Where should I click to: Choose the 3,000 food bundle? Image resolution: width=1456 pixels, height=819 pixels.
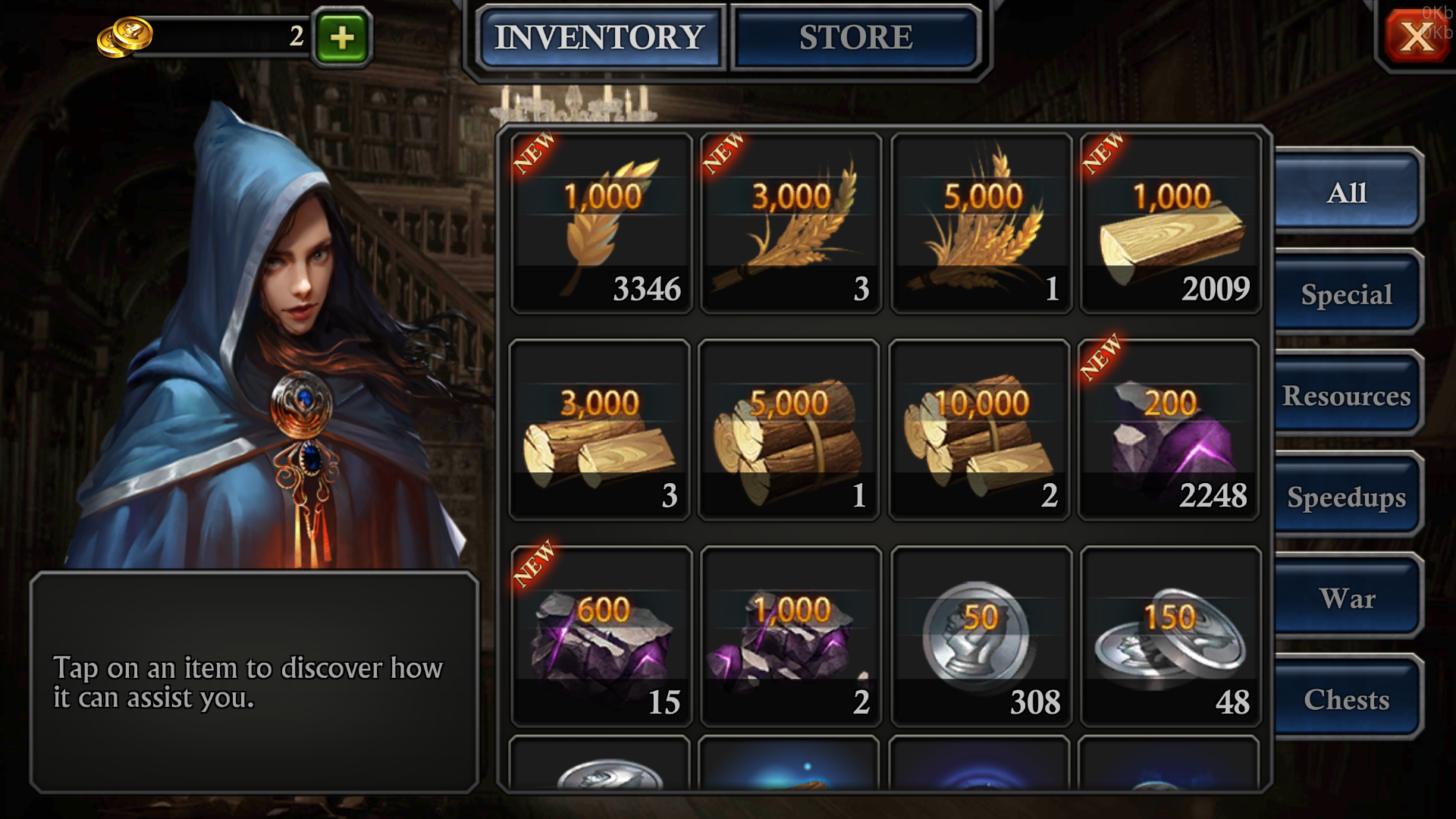[x=791, y=224]
